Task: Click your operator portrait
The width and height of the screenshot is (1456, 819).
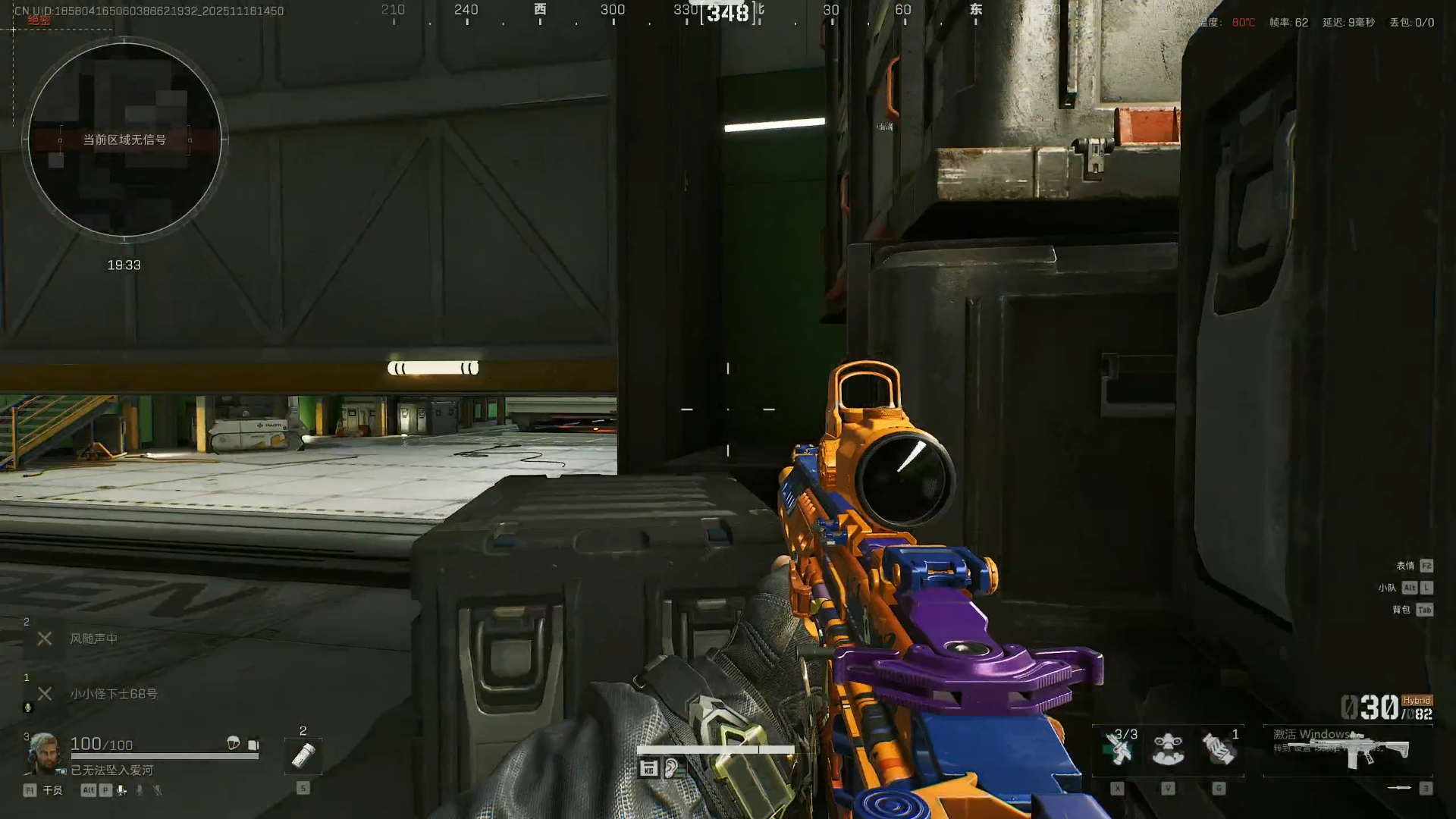Action: click(x=44, y=753)
